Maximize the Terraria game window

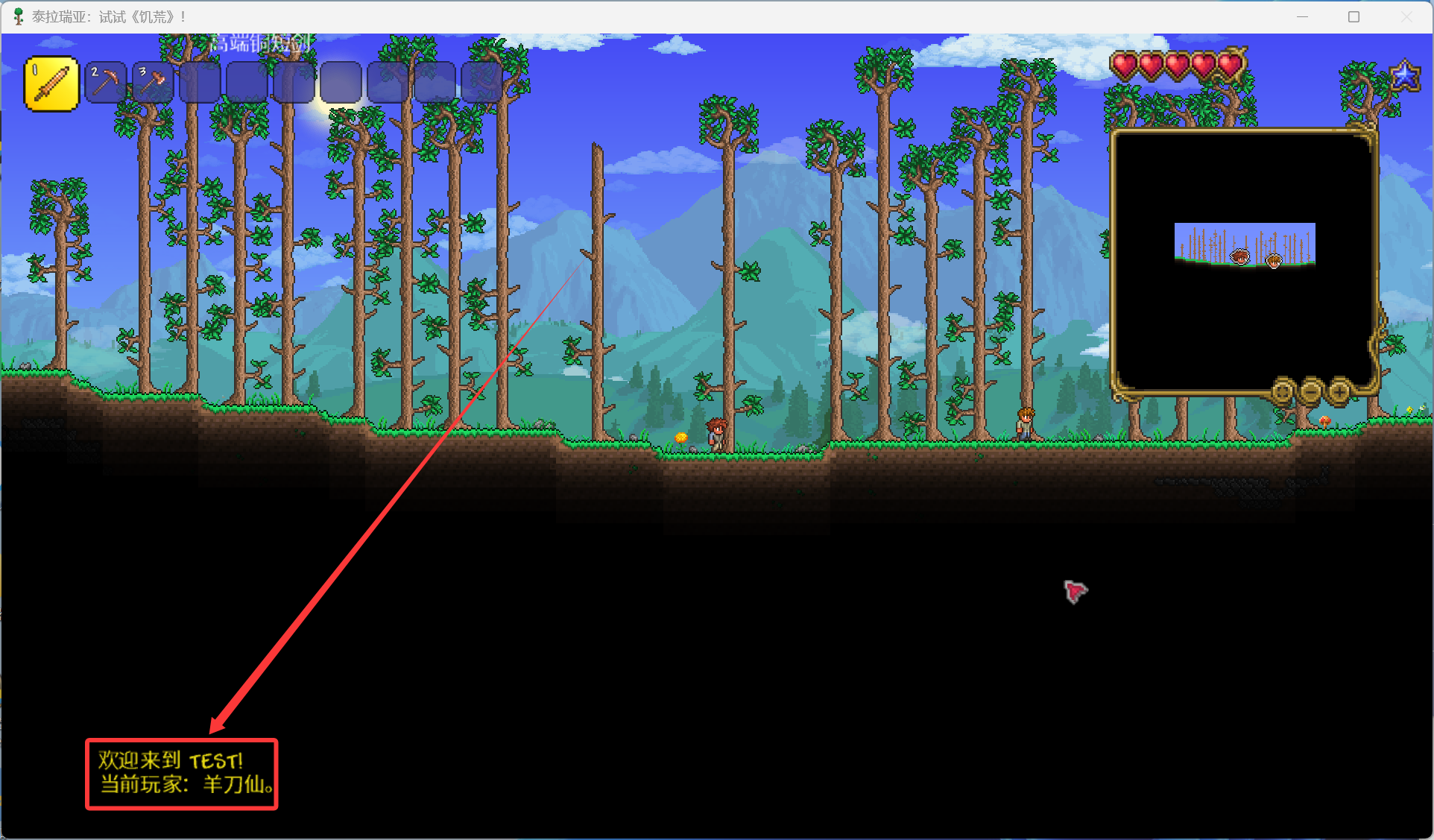1354,16
